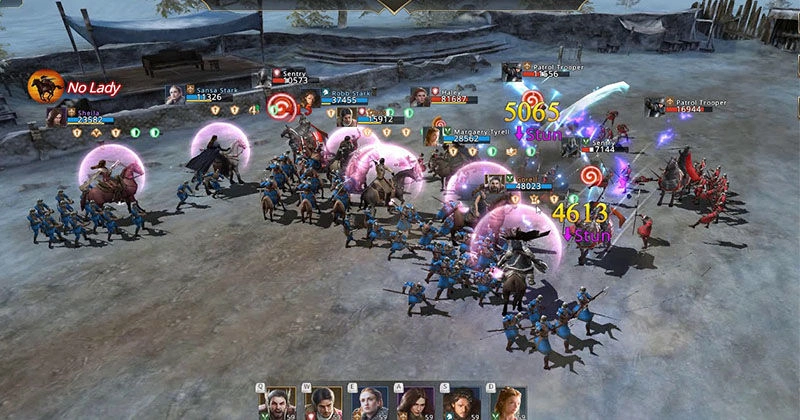
Task: Pick the Margaery Tyrell portrait in the hero bar
Action: 509,403
